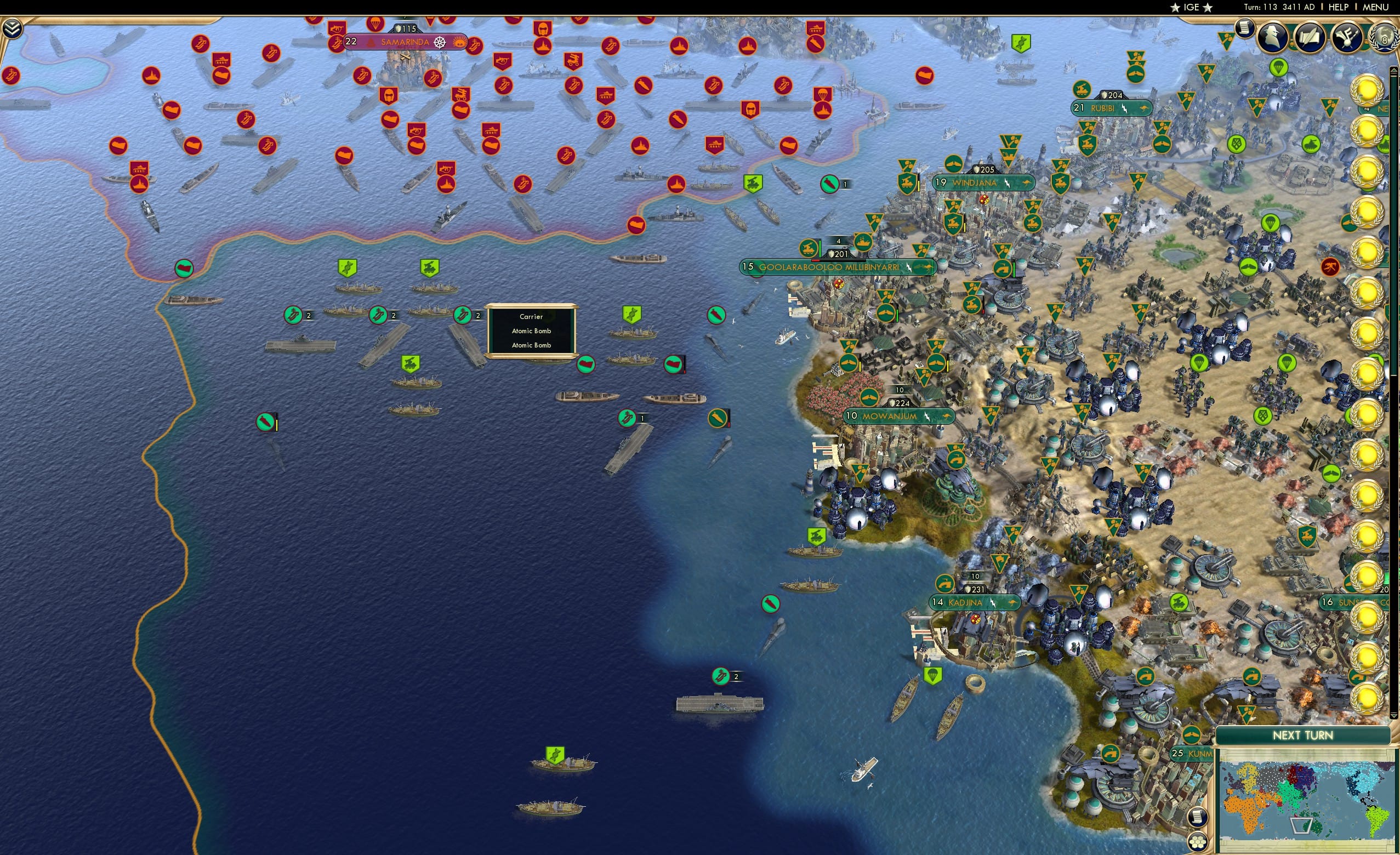Open the notification log scroll icon near top right
Viewport: 1400px width, 855px height.
tap(1243, 29)
